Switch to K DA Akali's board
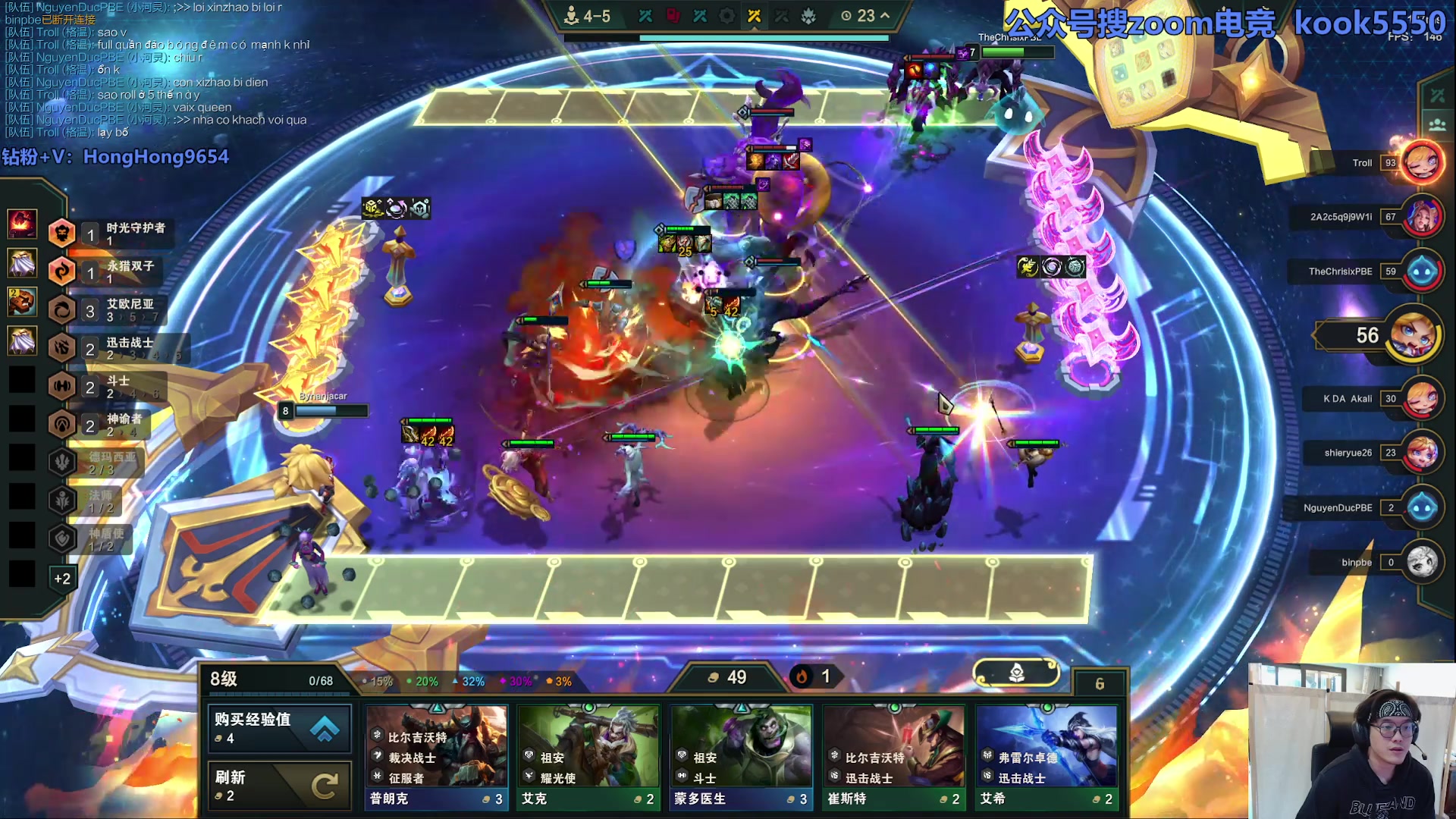This screenshot has height=819, width=1456. [1421, 398]
